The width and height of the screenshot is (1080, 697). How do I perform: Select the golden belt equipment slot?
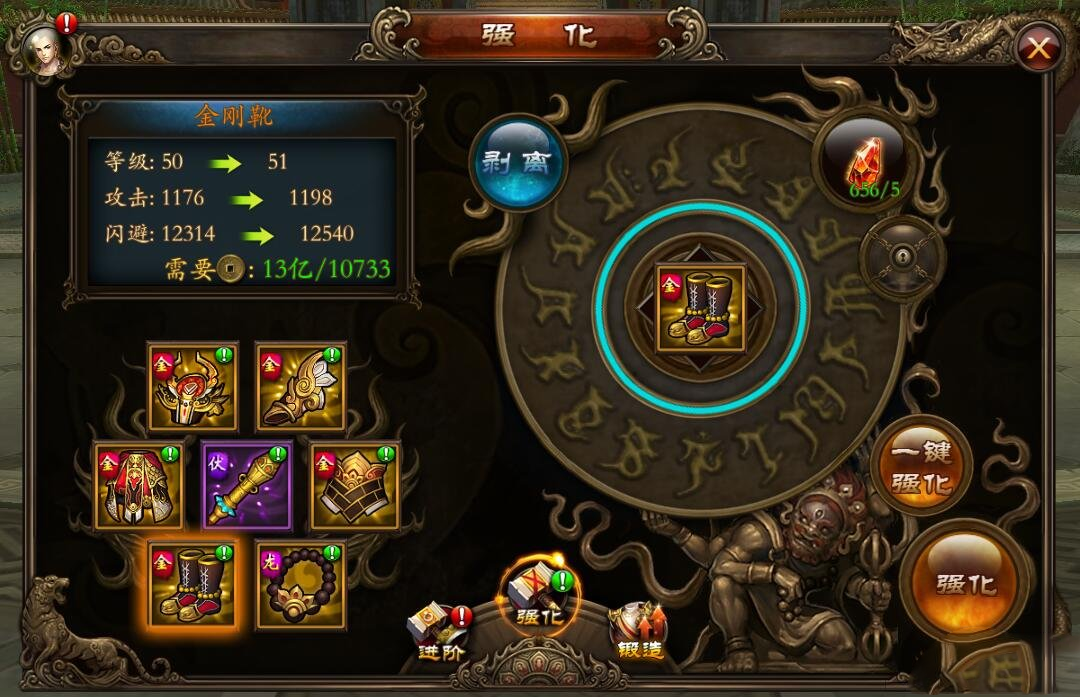355,486
